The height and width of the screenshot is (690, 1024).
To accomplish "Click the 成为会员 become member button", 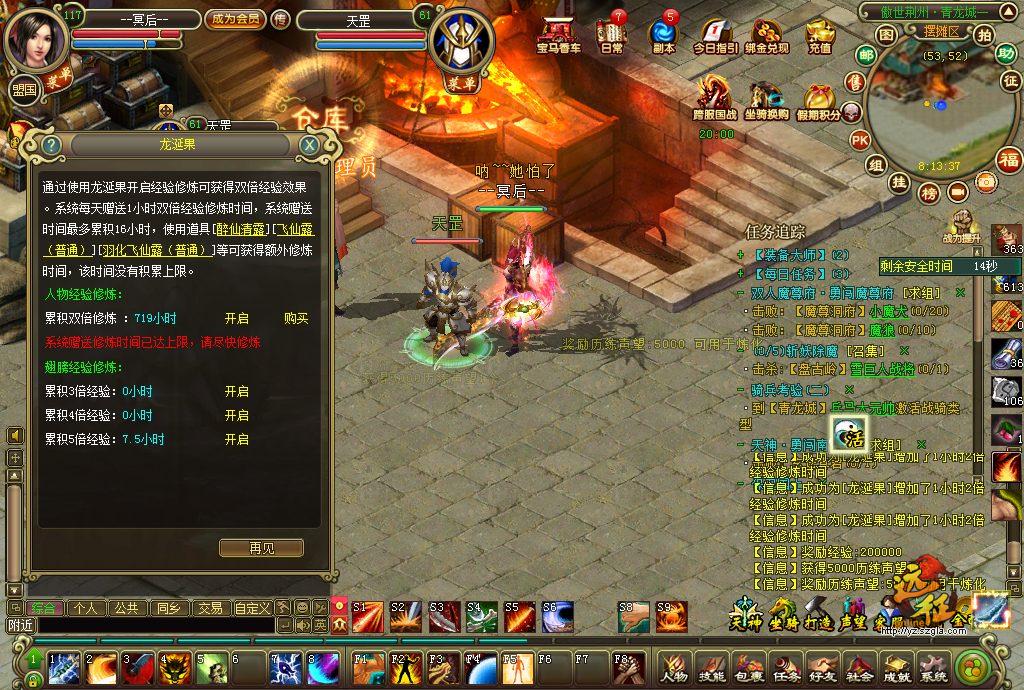I will (x=235, y=19).
